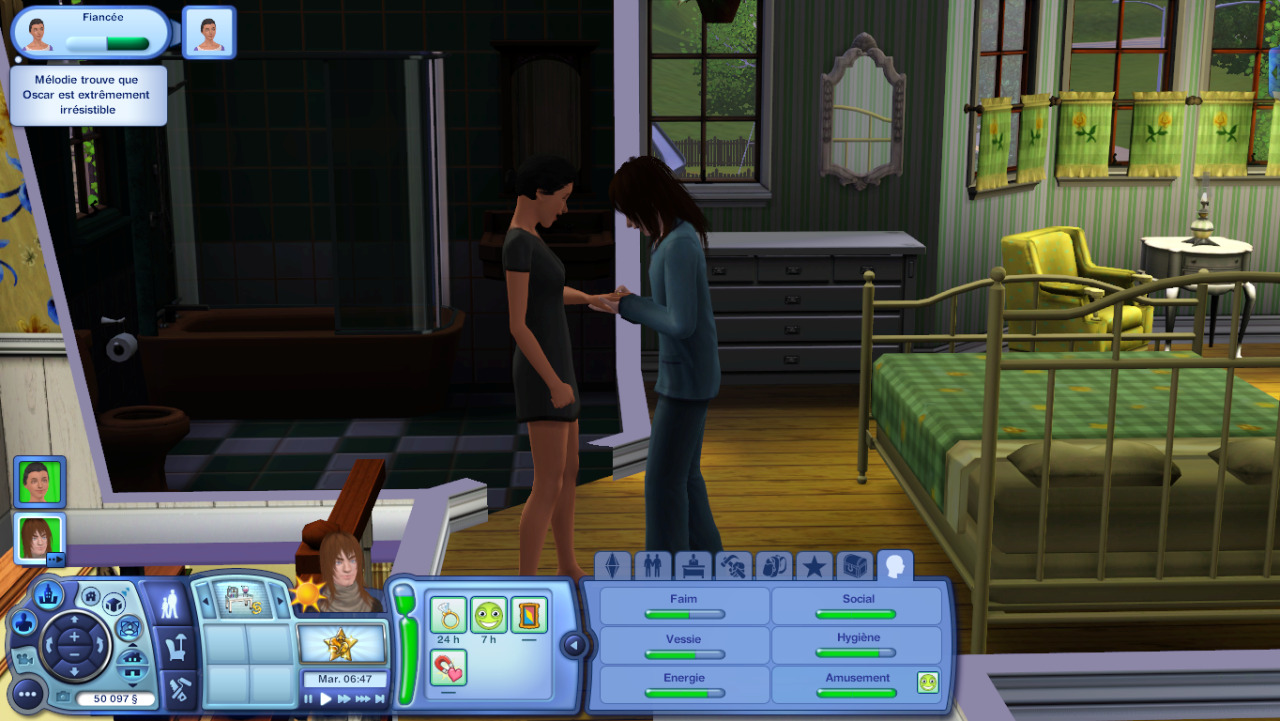This screenshot has height=721, width=1280.
Task: Switch to the Opportunities star tab
Action: [814, 566]
